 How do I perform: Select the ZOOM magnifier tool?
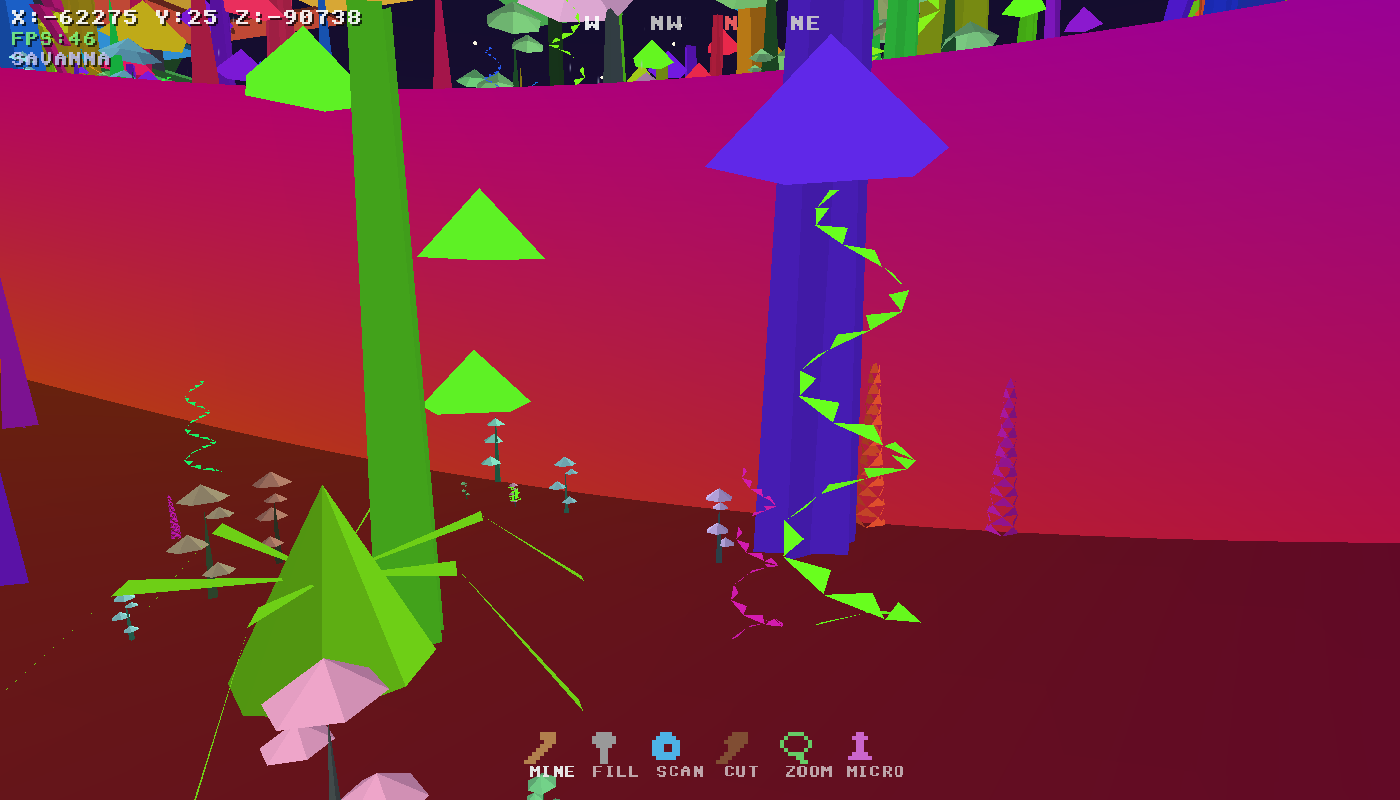[794, 745]
